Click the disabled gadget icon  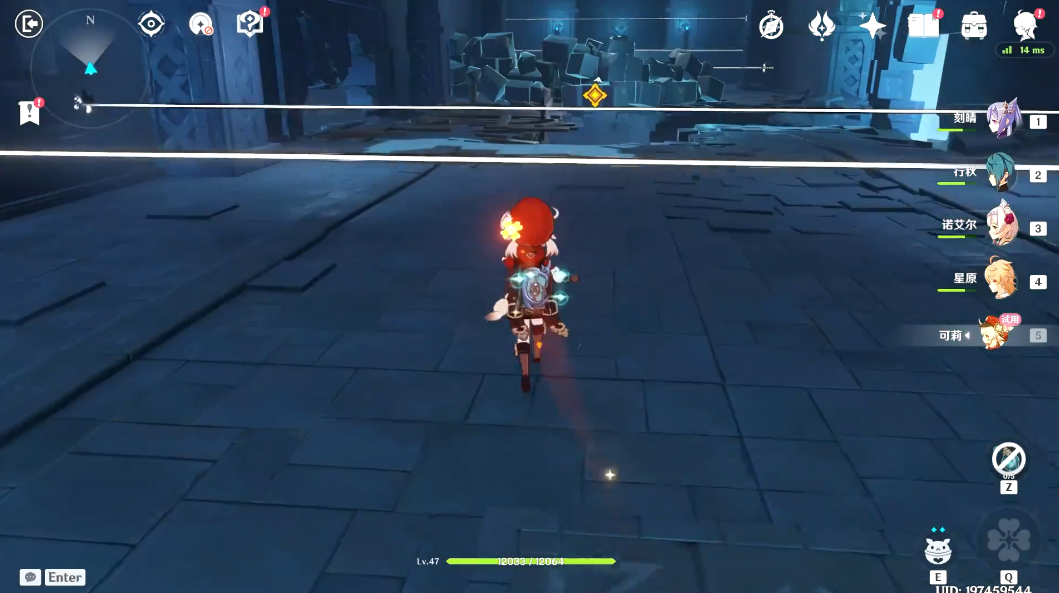coord(1008,460)
